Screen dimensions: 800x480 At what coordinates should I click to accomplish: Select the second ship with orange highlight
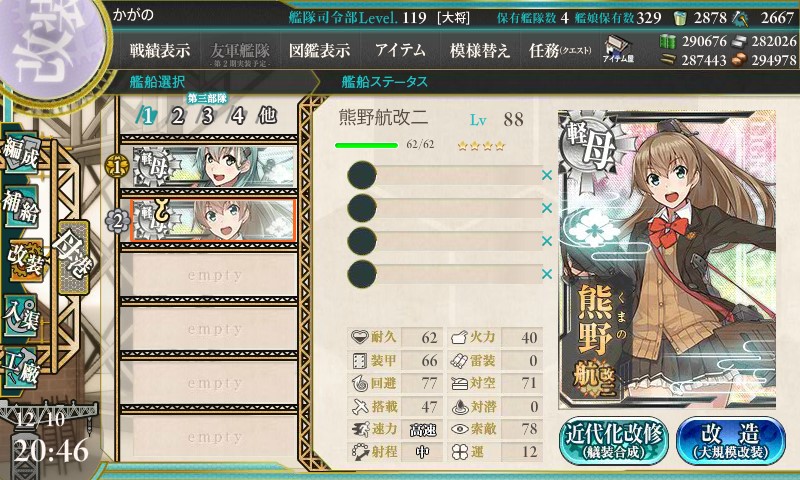(x=212, y=220)
